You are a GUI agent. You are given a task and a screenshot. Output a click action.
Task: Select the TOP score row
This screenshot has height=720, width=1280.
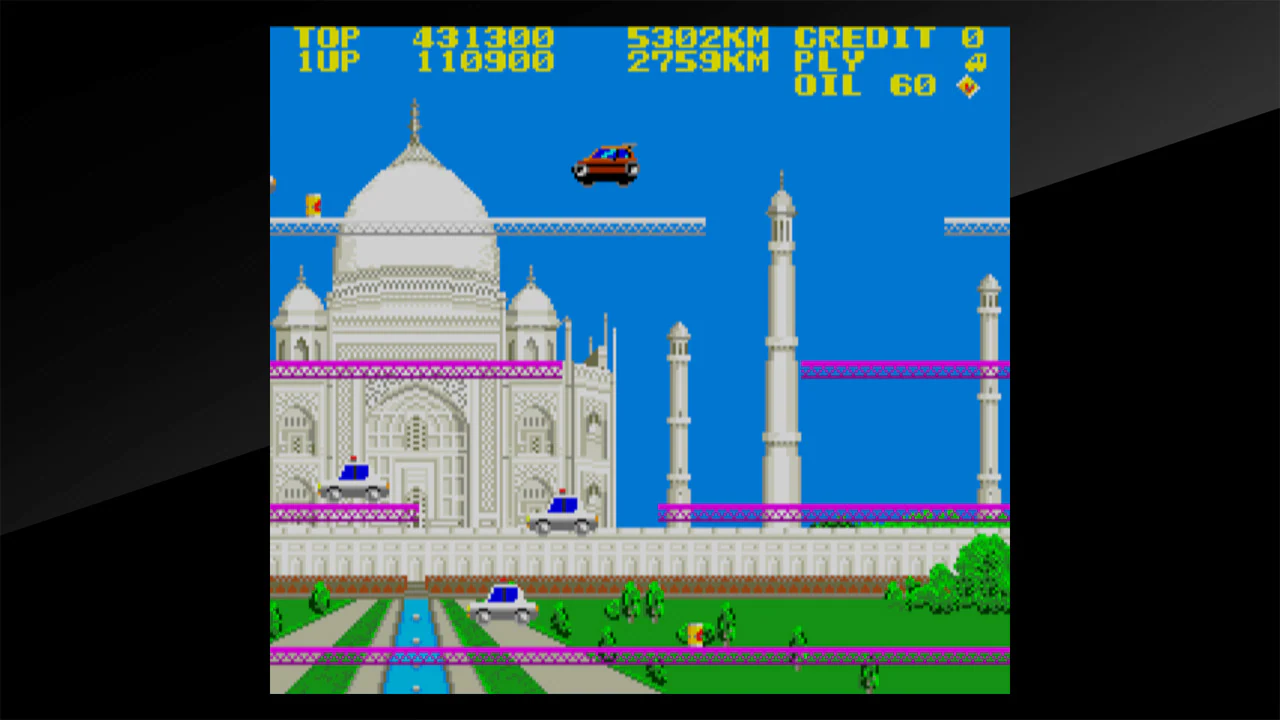click(420, 38)
